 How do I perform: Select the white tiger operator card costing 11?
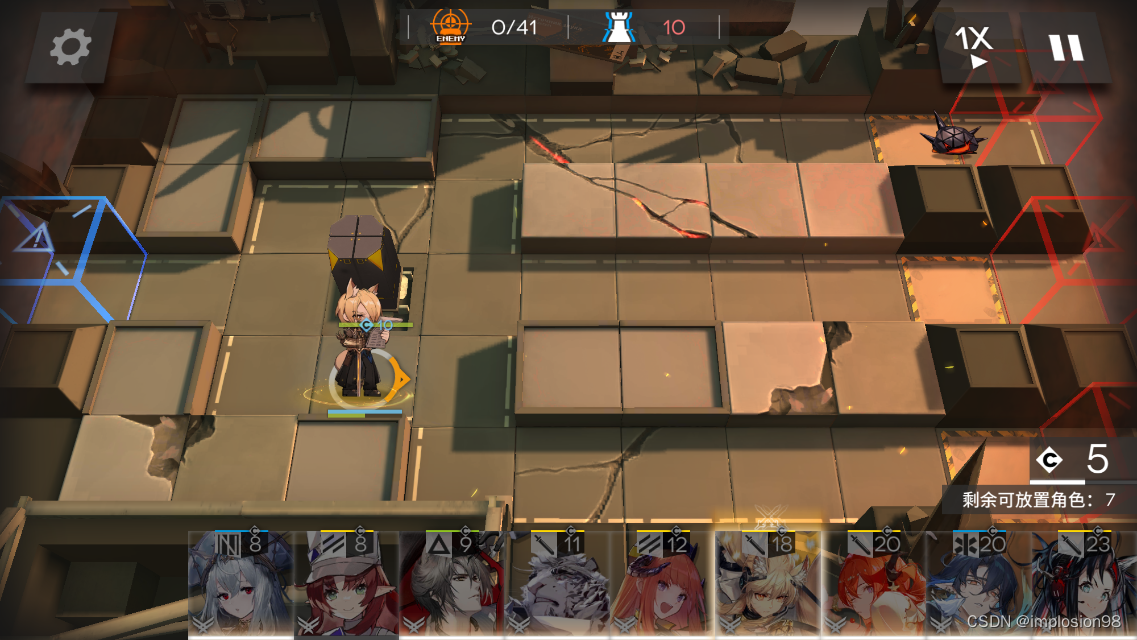tap(558, 585)
